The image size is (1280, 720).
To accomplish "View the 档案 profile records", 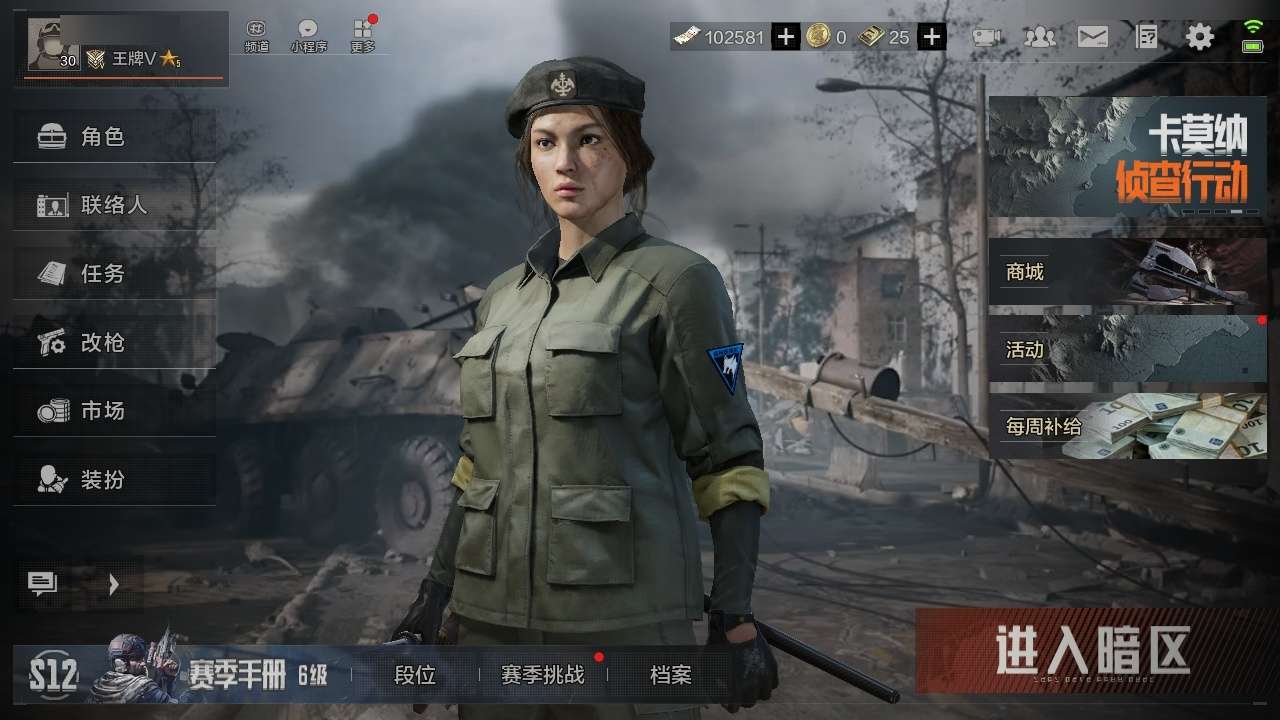I will 670,675.
